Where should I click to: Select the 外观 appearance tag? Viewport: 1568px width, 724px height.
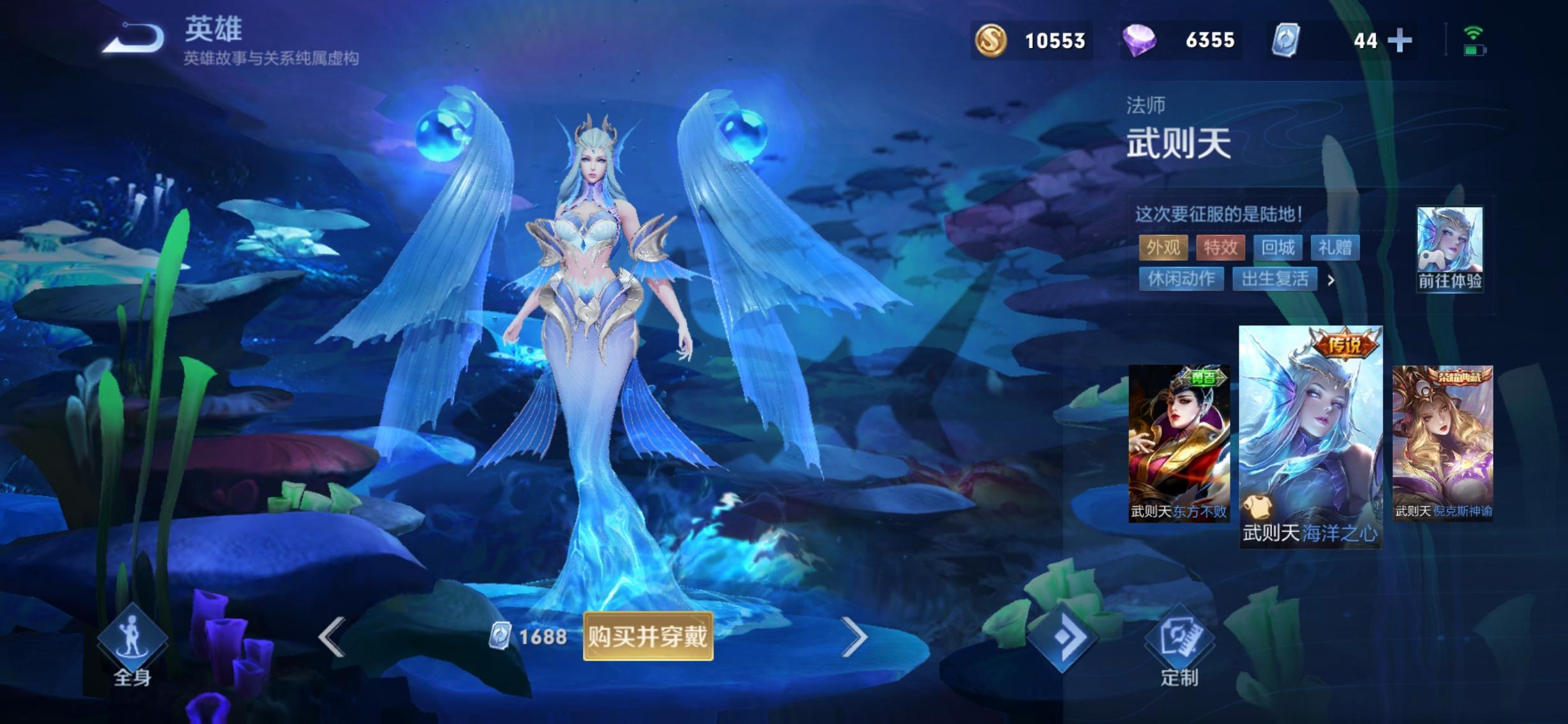(1163, 247)
